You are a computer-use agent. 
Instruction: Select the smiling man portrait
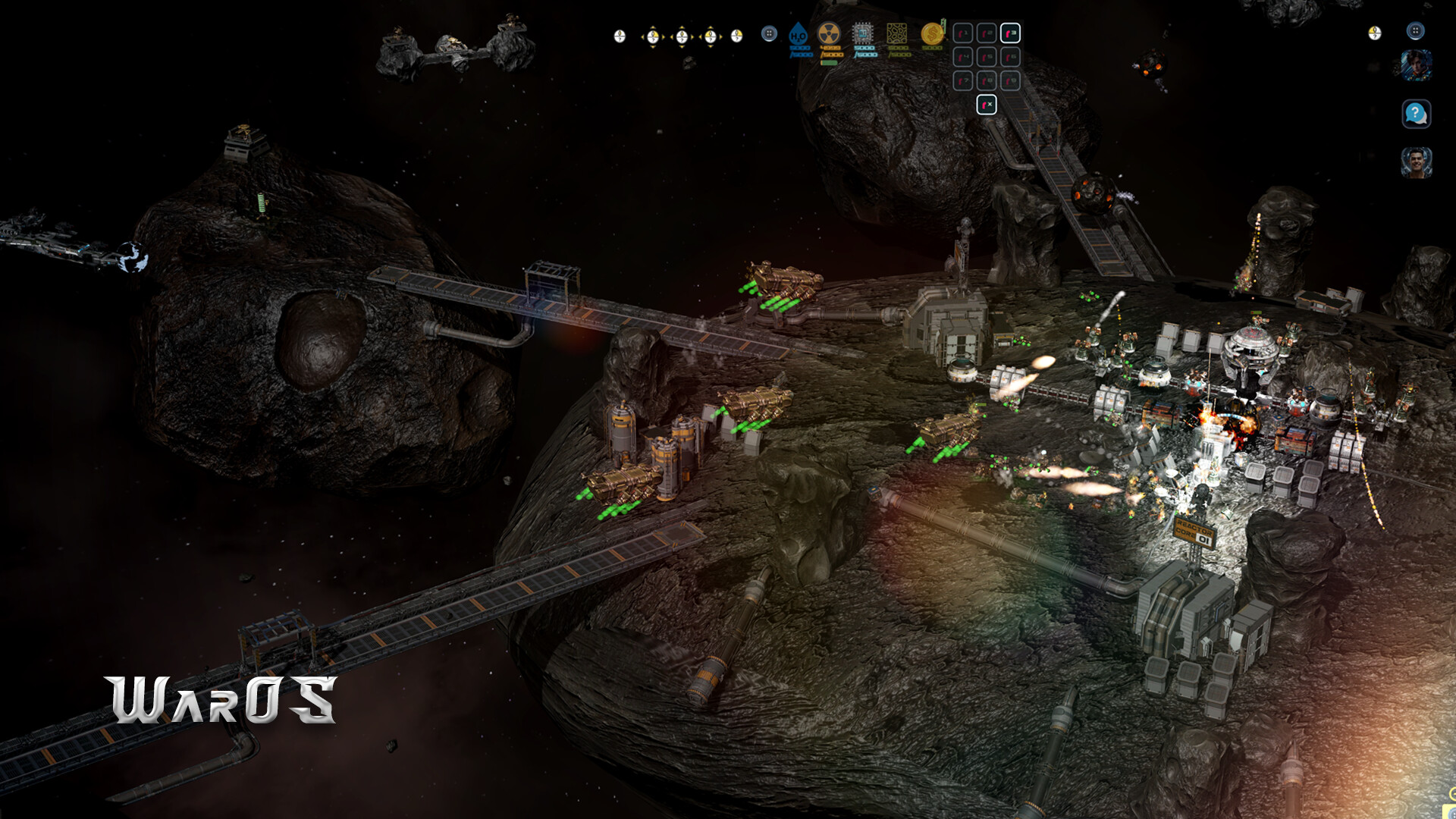pyautogui.click(x=1416, y=162)
